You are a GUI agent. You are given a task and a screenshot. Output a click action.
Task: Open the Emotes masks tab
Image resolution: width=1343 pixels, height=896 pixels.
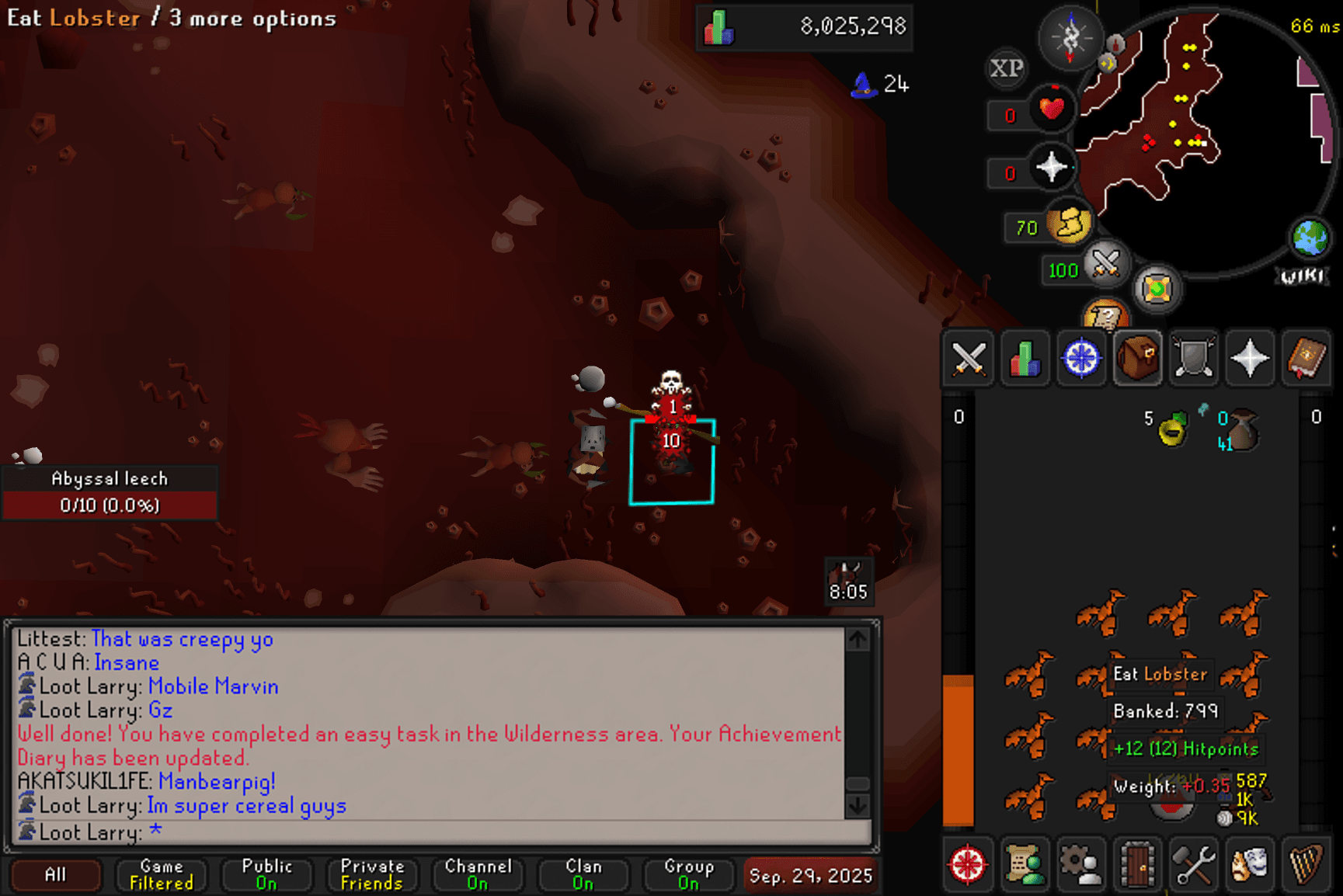click(x=1249, y=864)
